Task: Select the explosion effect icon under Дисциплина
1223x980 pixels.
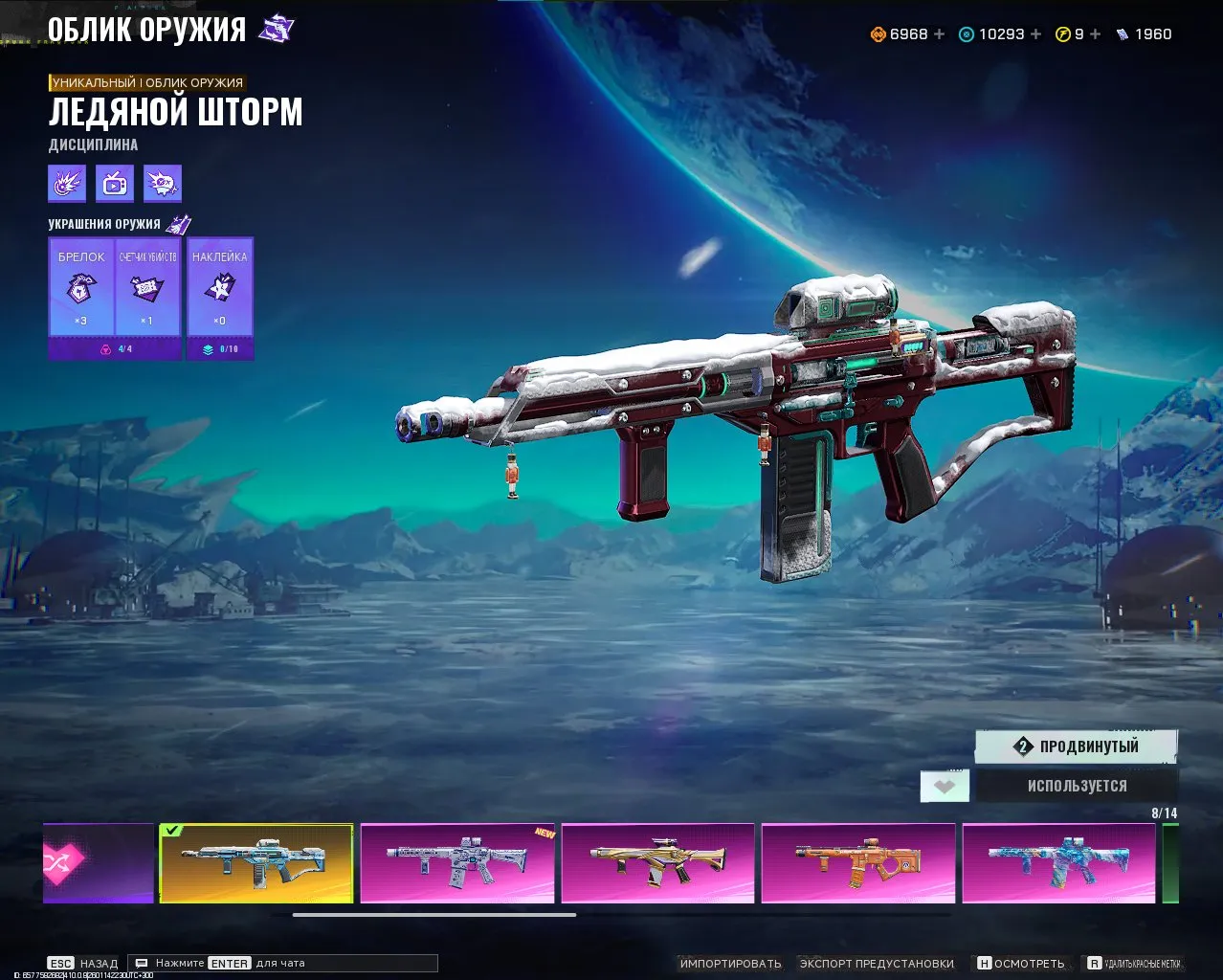Action: [x=67, y=184]
